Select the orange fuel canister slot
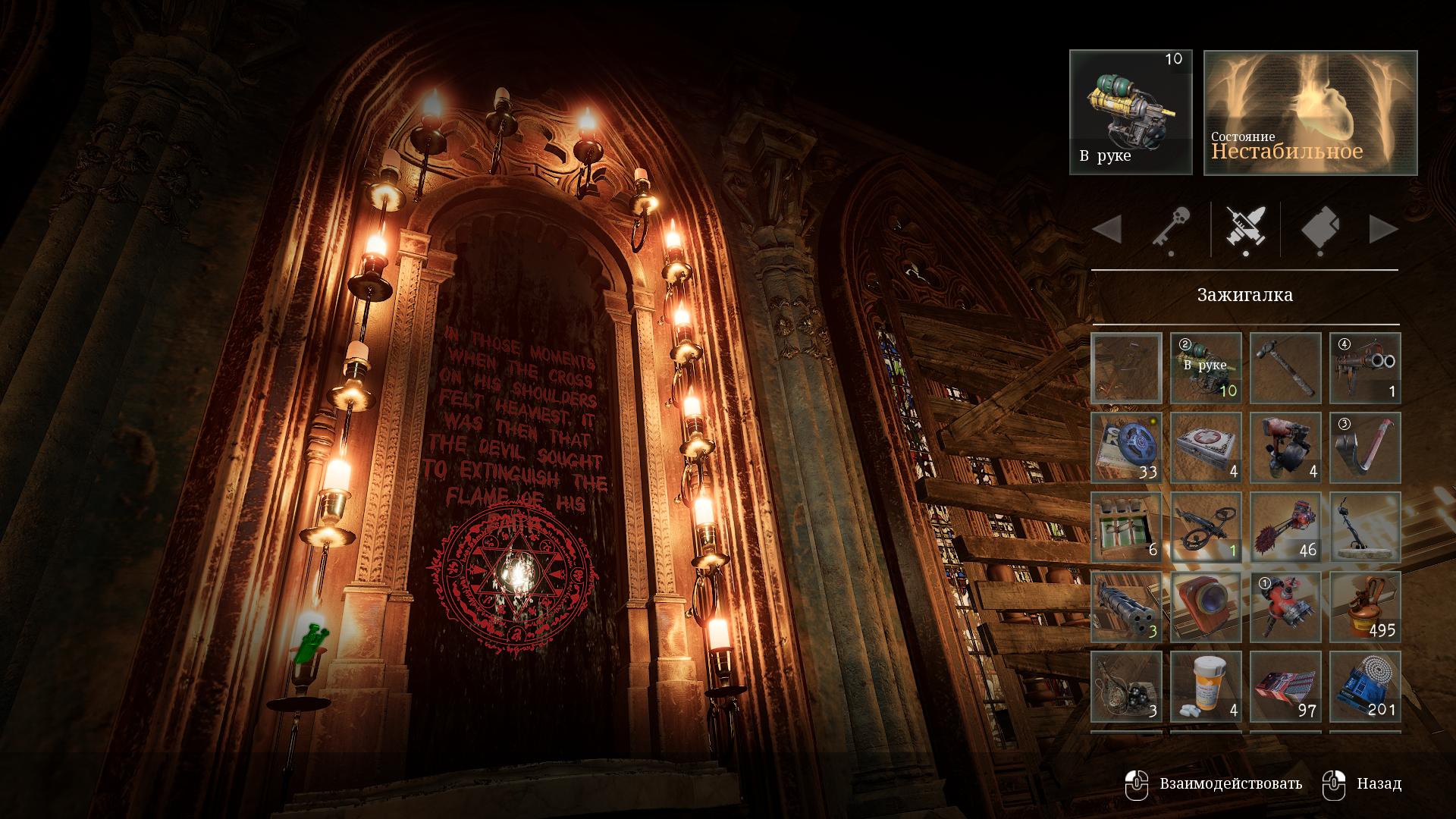Screen dimensions: 1456x819 pyautogui.click(x=1365, y=607)
